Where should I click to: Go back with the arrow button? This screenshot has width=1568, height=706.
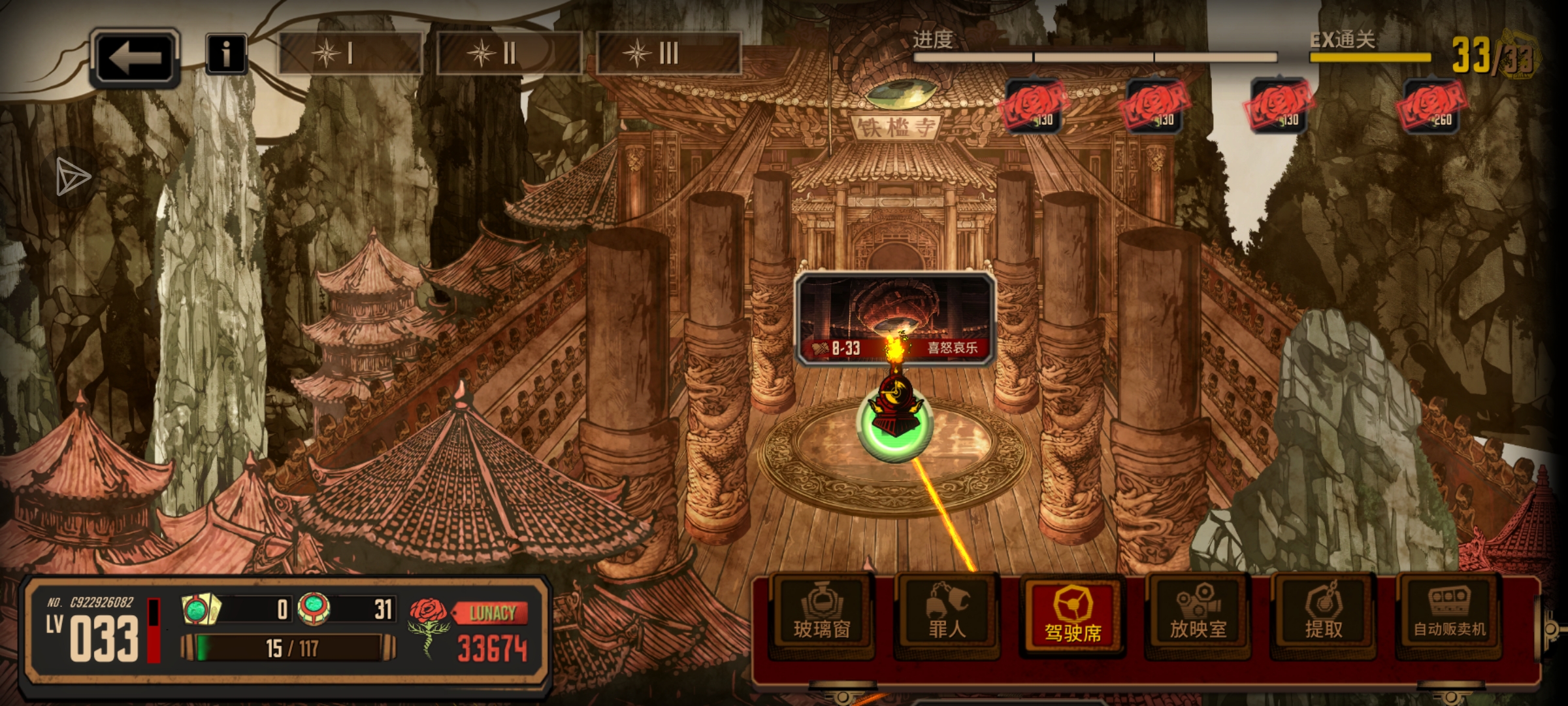135,58
